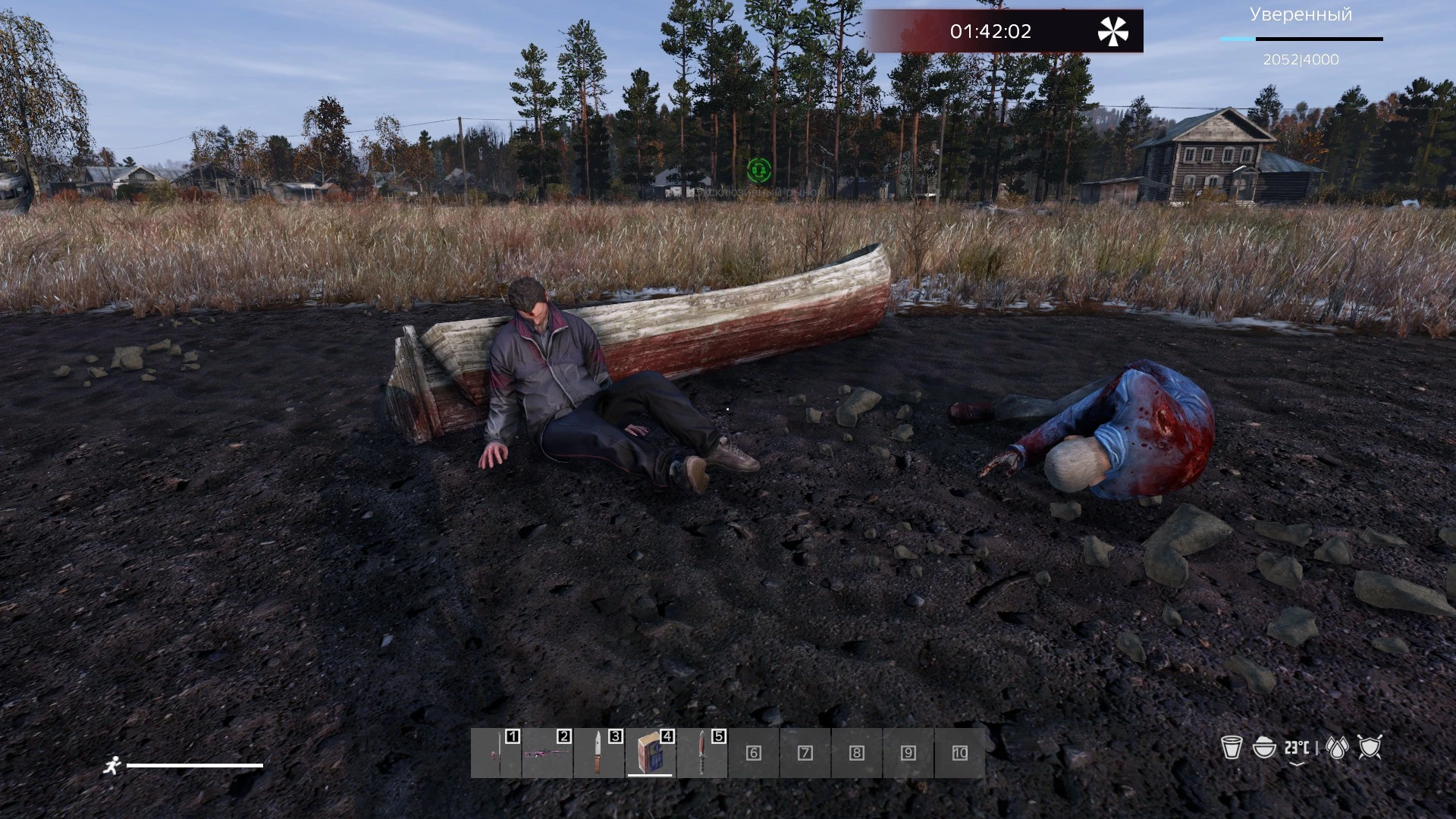This screenshot has height=819, width=1456.
Task: Choose the matchbox in hotbar slot 4
Action: 650,752
